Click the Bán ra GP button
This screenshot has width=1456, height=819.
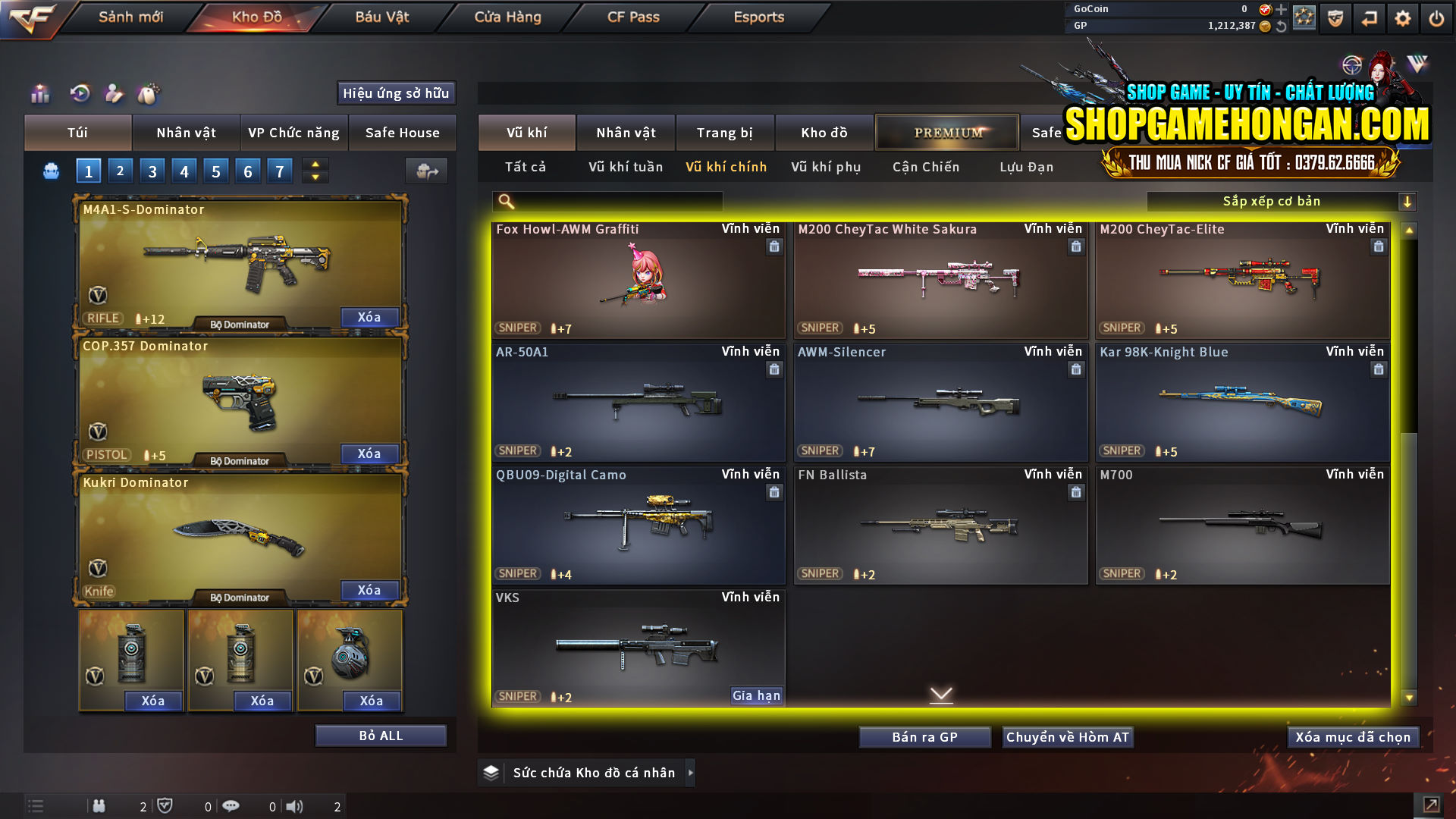tap(924, 736)
